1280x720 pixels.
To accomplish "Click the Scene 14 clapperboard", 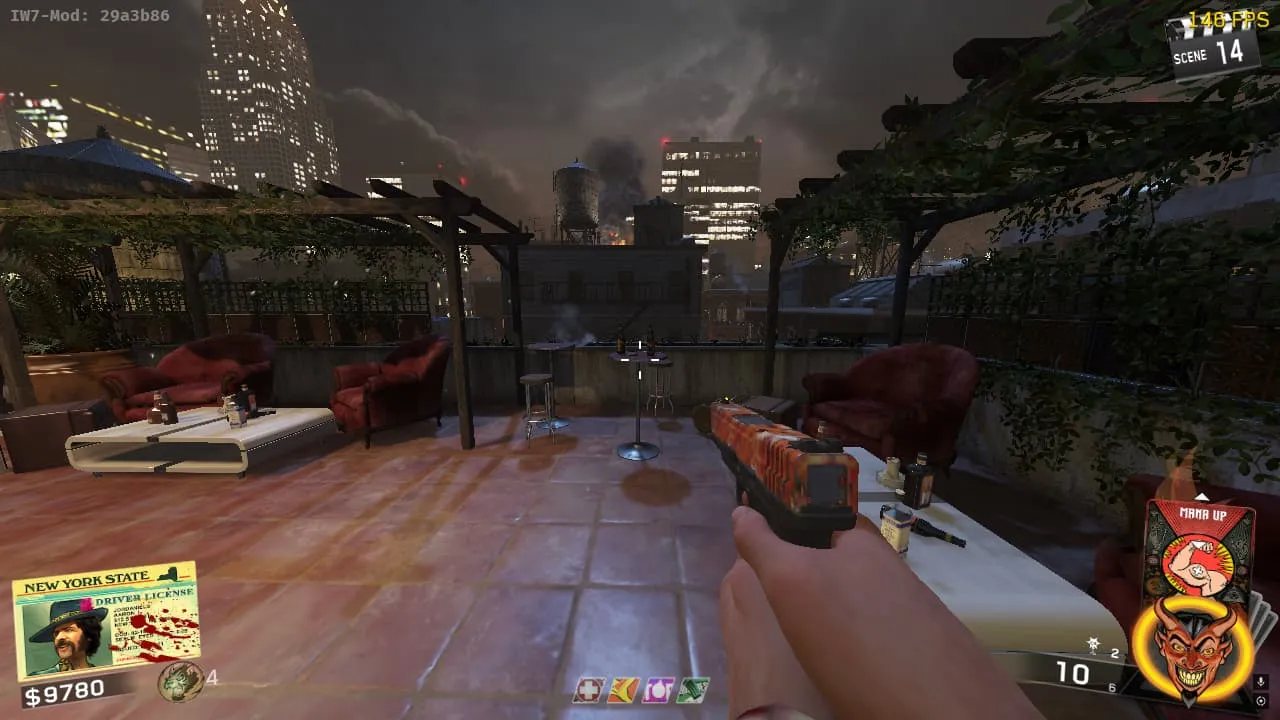I will click(1212, 46).
